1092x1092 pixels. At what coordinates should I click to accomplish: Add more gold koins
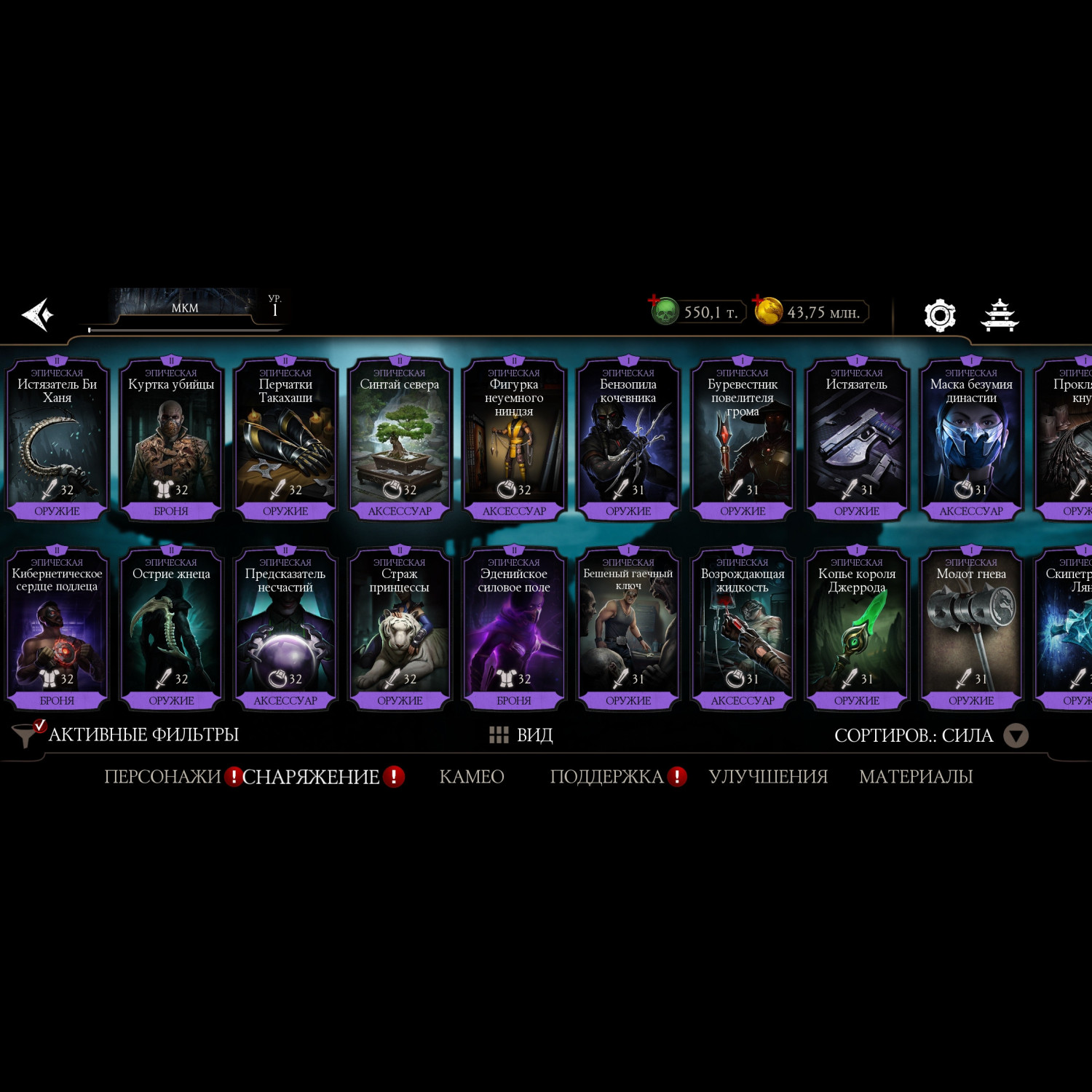coord(758,300)
